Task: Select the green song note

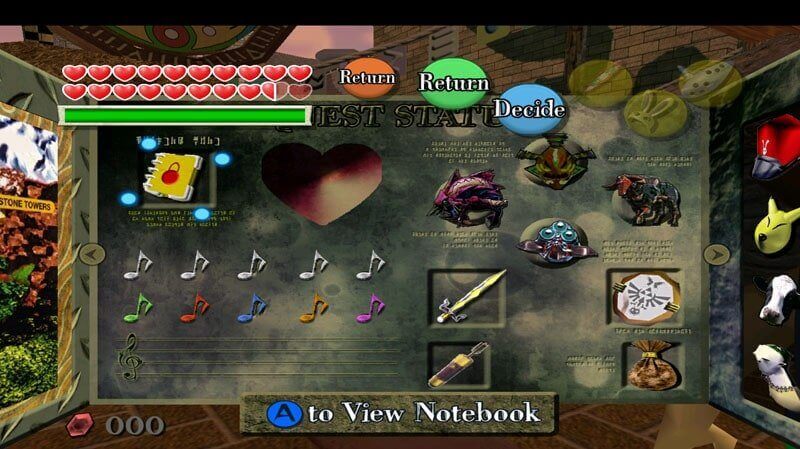Action: 137,307
